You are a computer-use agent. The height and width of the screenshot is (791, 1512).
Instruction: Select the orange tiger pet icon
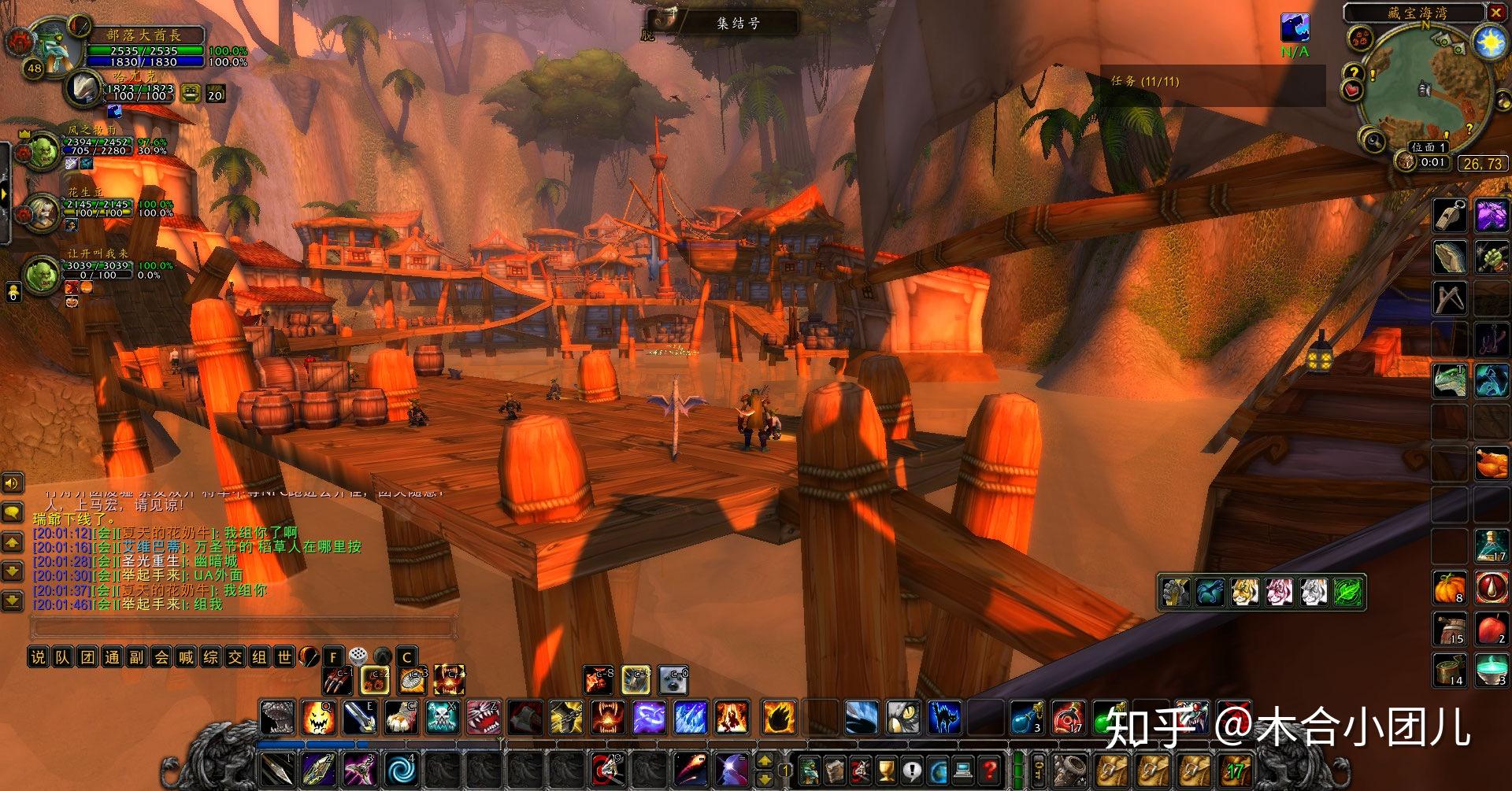pyautogui.click(x=1244, y=593)
